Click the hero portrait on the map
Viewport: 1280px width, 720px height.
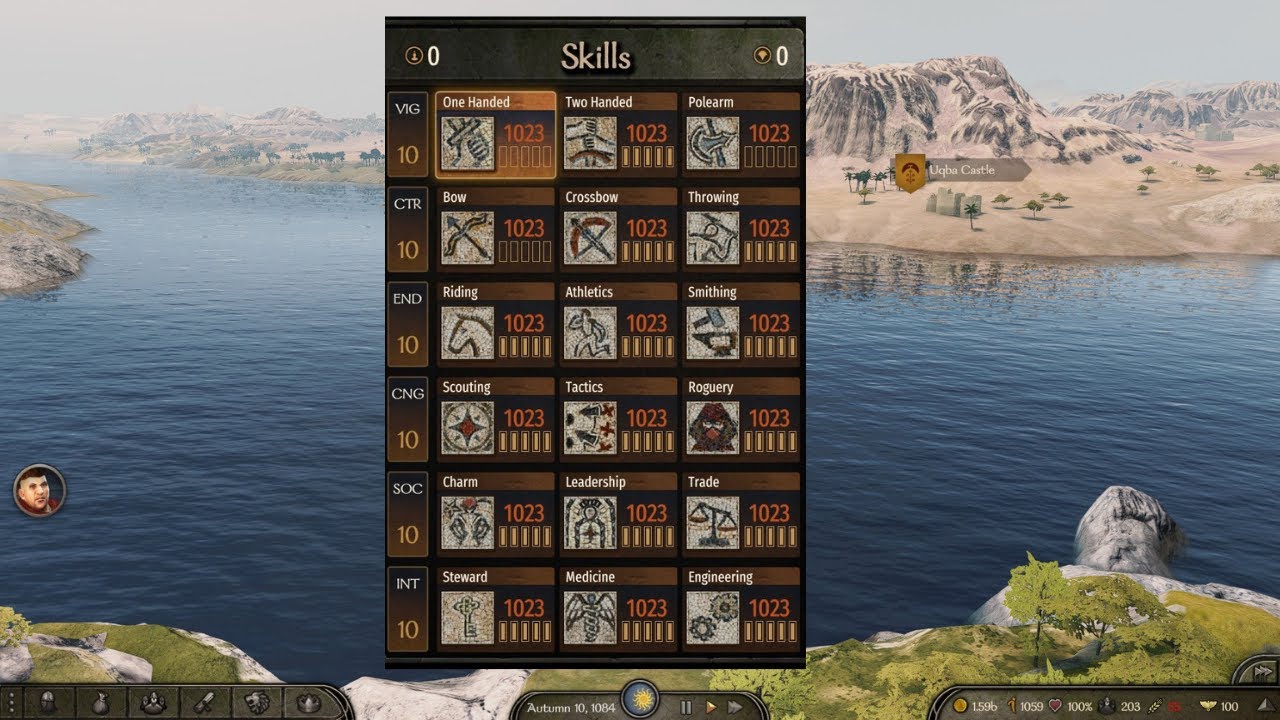[39, 491]
